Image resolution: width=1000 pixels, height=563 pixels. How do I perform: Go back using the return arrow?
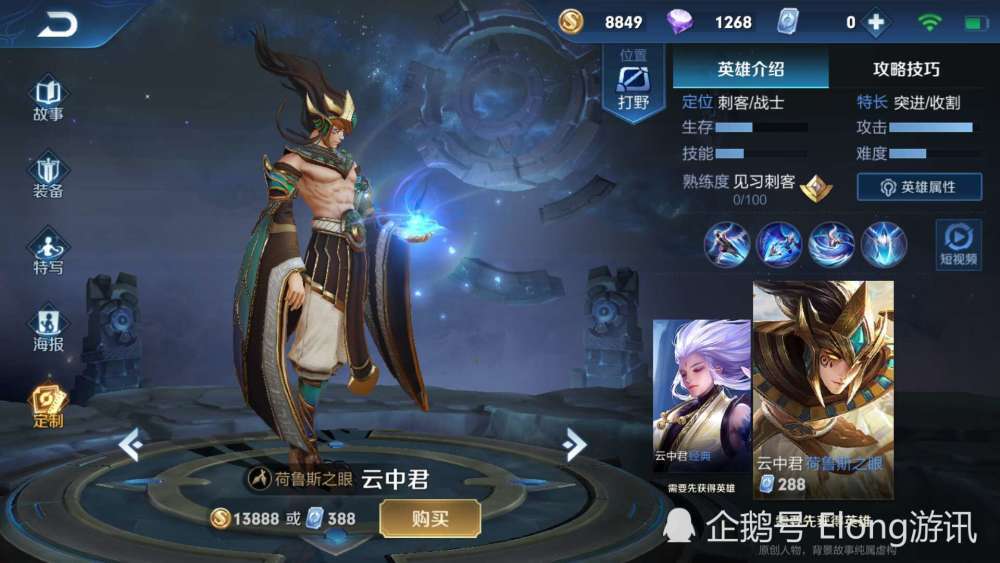click(x=57, y=26)
